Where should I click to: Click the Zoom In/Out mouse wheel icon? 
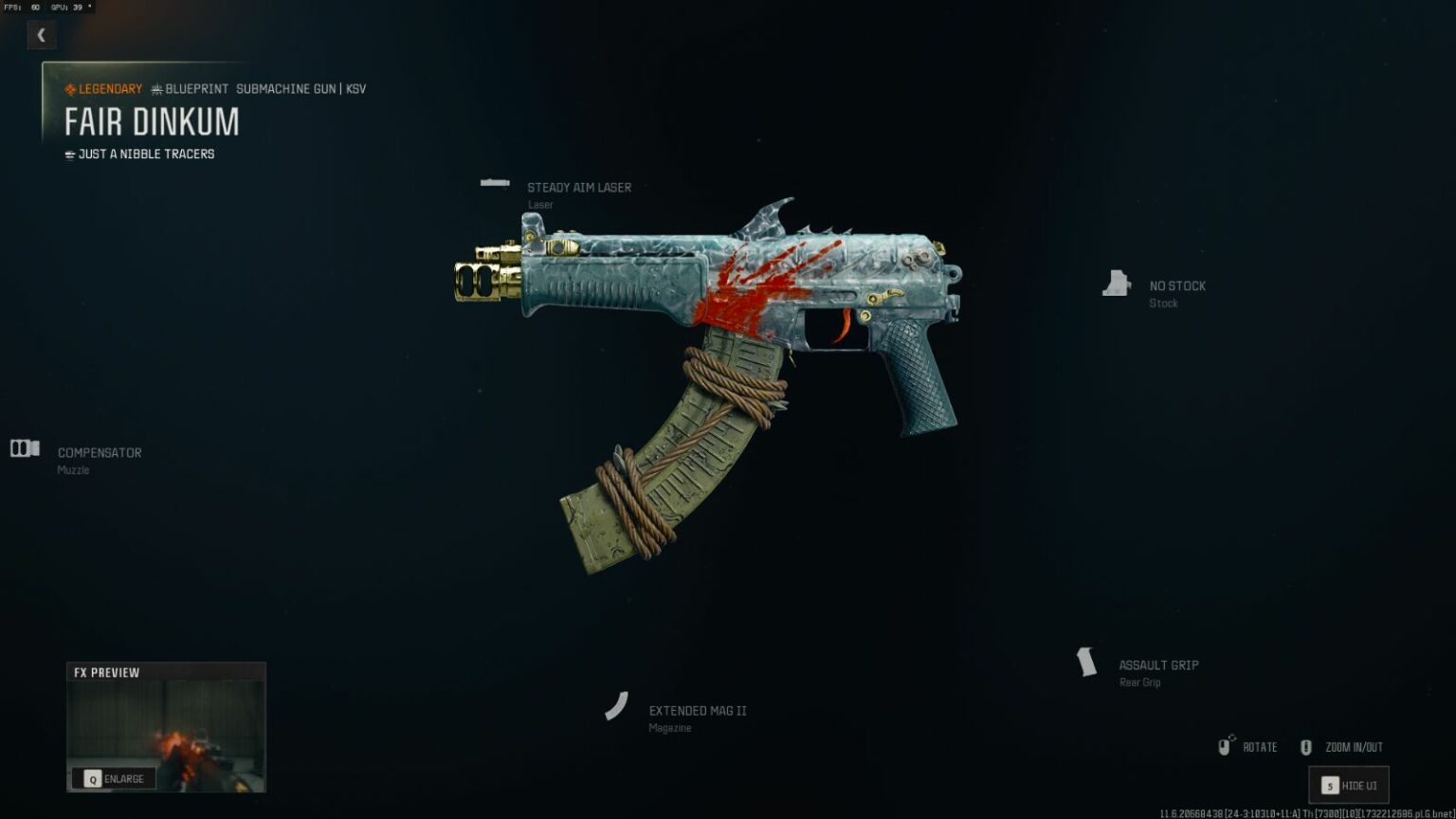1305,746
